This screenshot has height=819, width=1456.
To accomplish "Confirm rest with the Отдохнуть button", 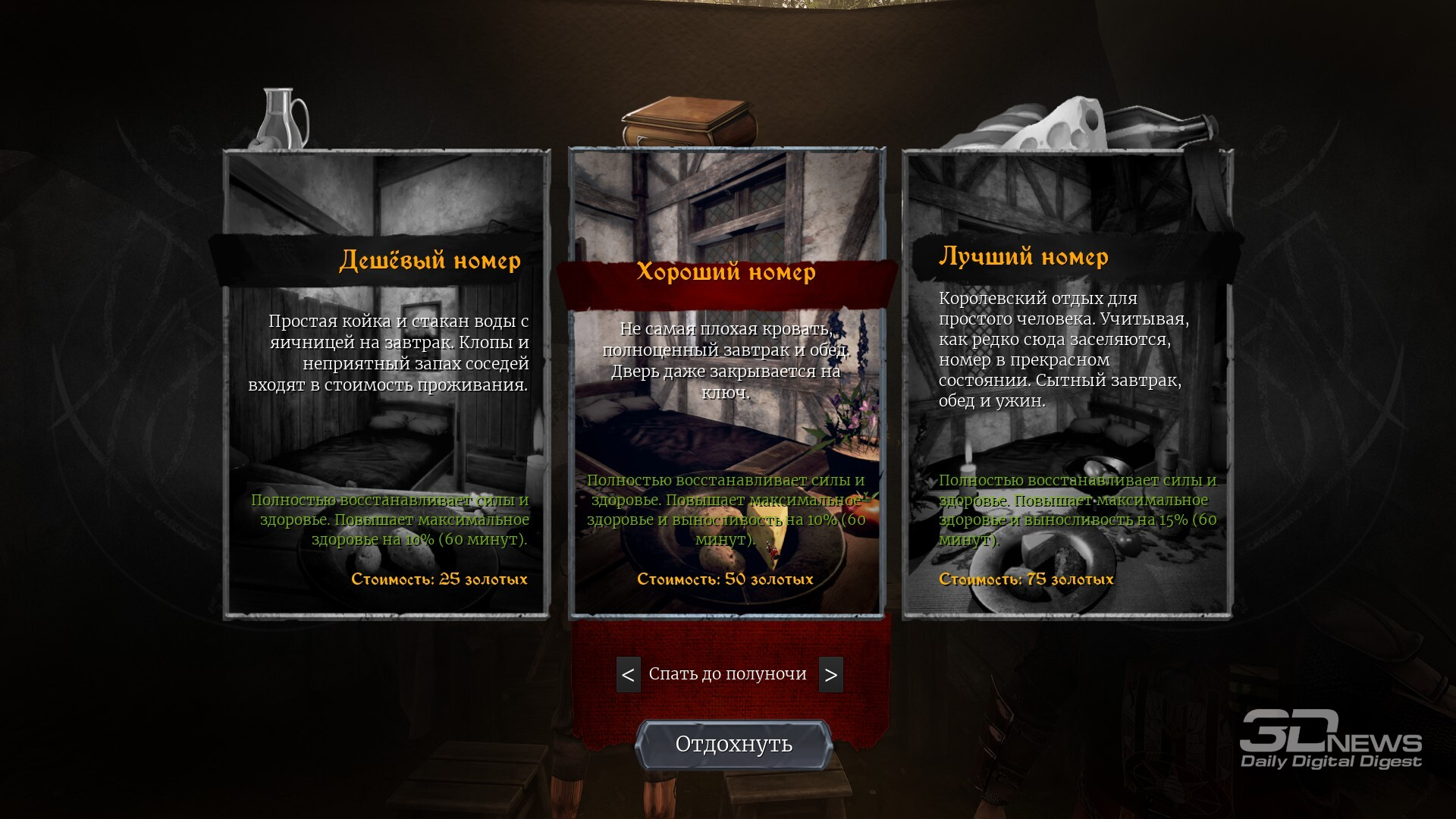I will (733, 745).
